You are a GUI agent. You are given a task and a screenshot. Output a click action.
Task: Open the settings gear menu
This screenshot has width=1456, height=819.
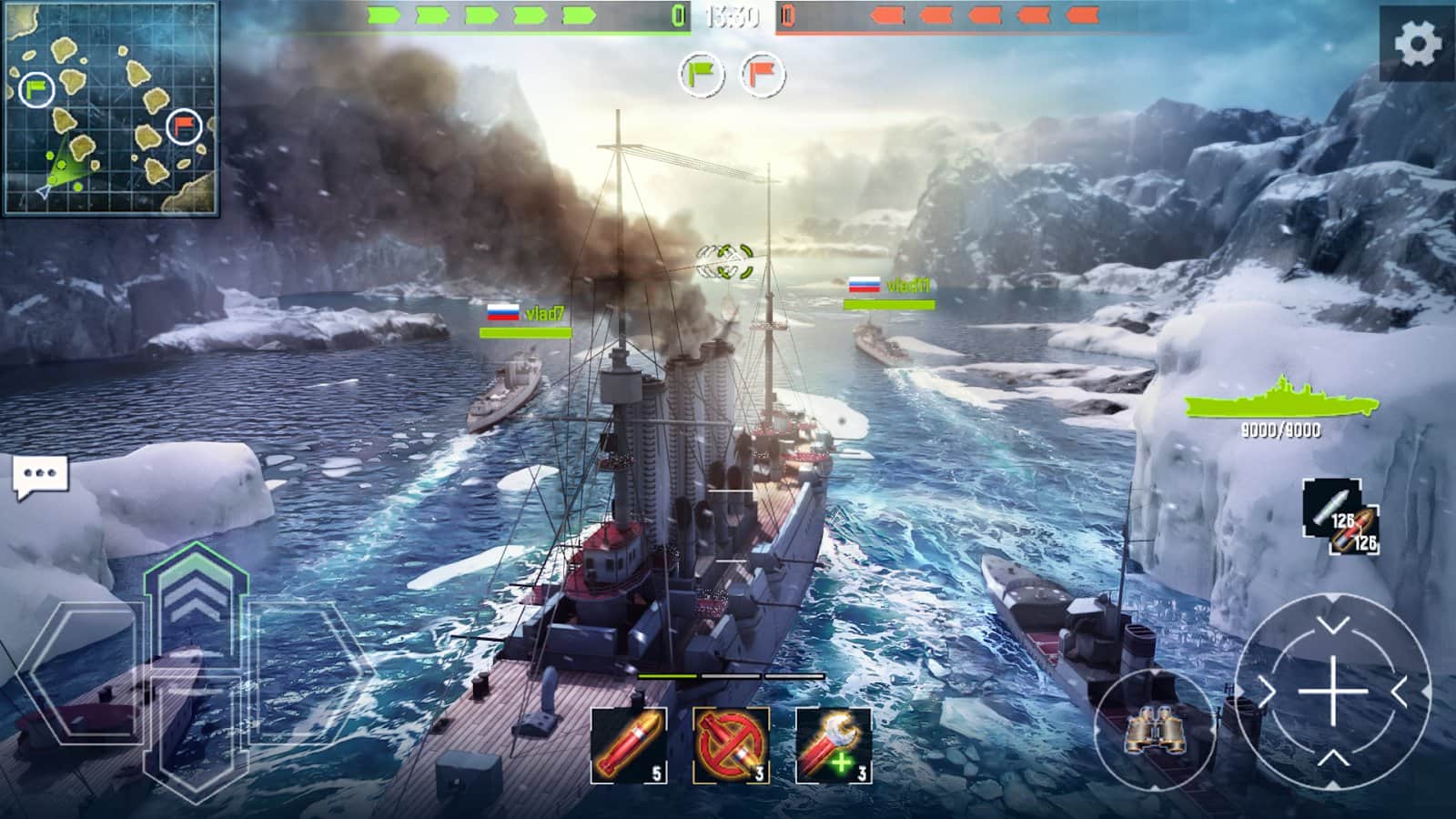(1417, 43)
